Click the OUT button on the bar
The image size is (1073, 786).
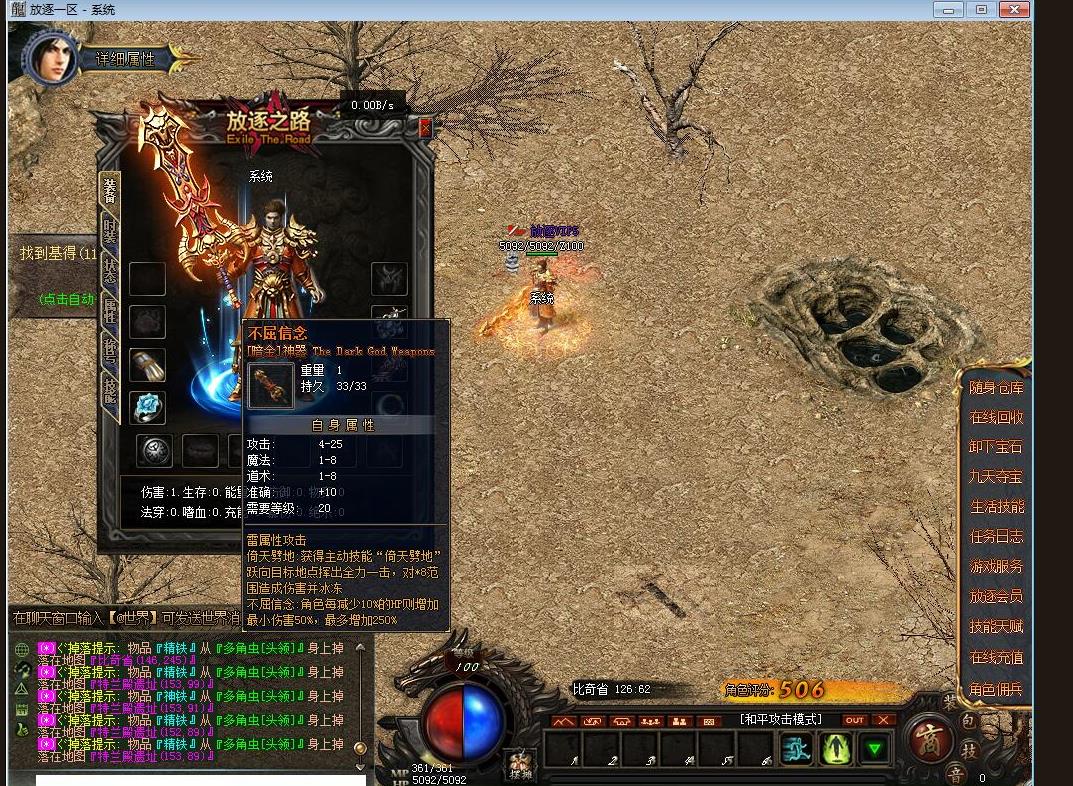(854, 720)
